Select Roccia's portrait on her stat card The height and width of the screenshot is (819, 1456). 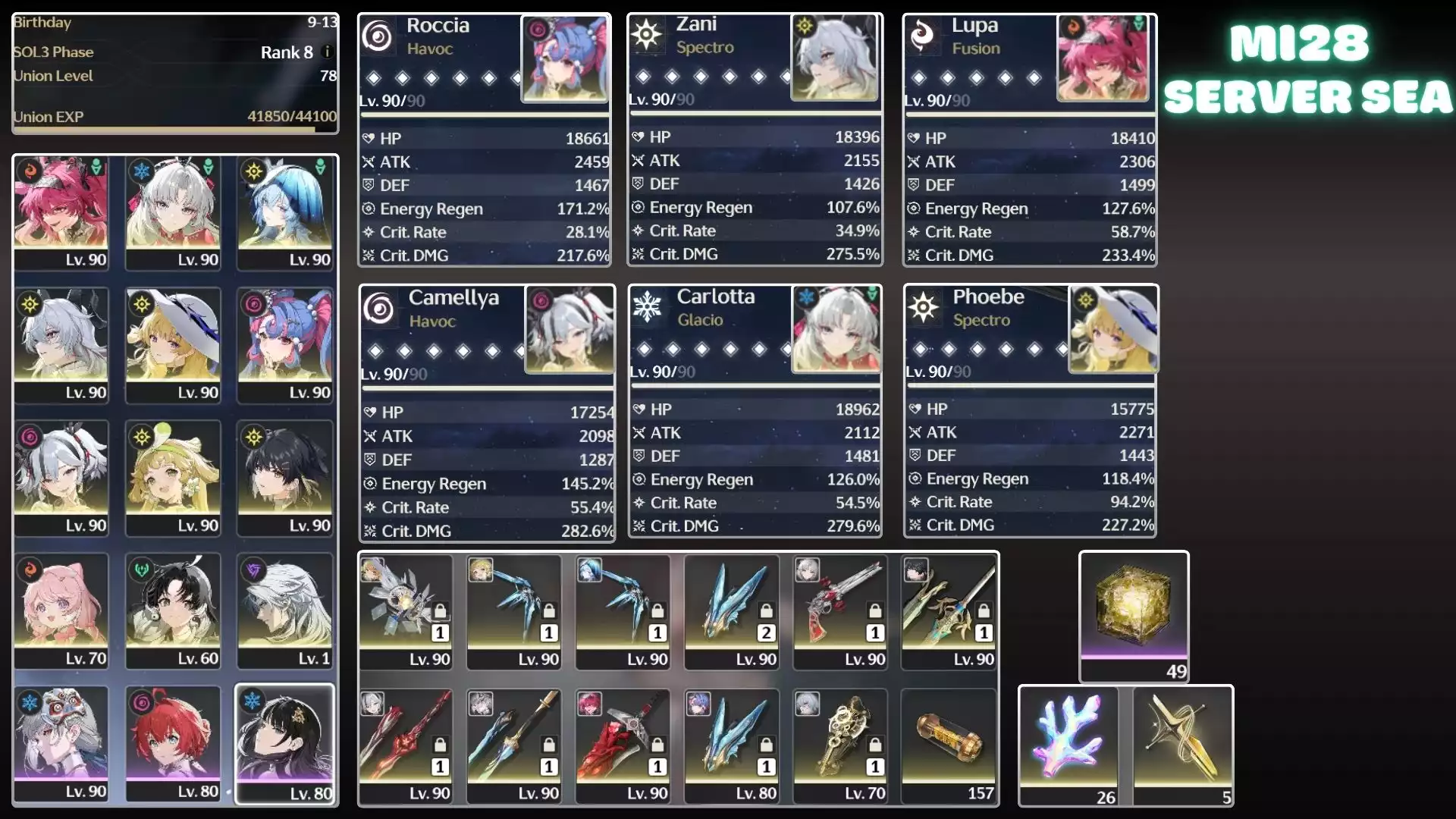pyautogui.click(x=566, y=58)
